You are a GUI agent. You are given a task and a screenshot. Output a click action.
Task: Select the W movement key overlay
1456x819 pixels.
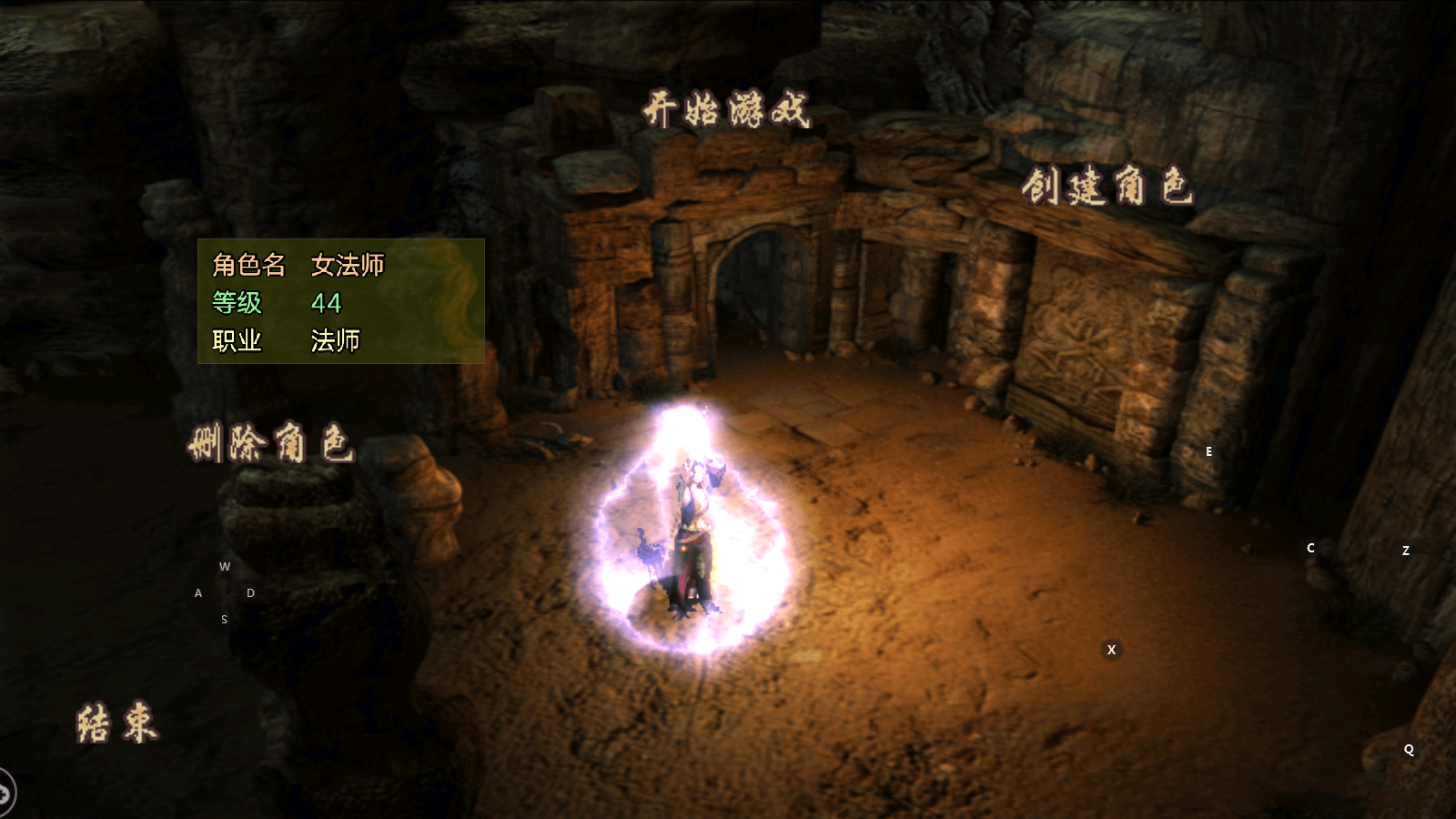224,566
